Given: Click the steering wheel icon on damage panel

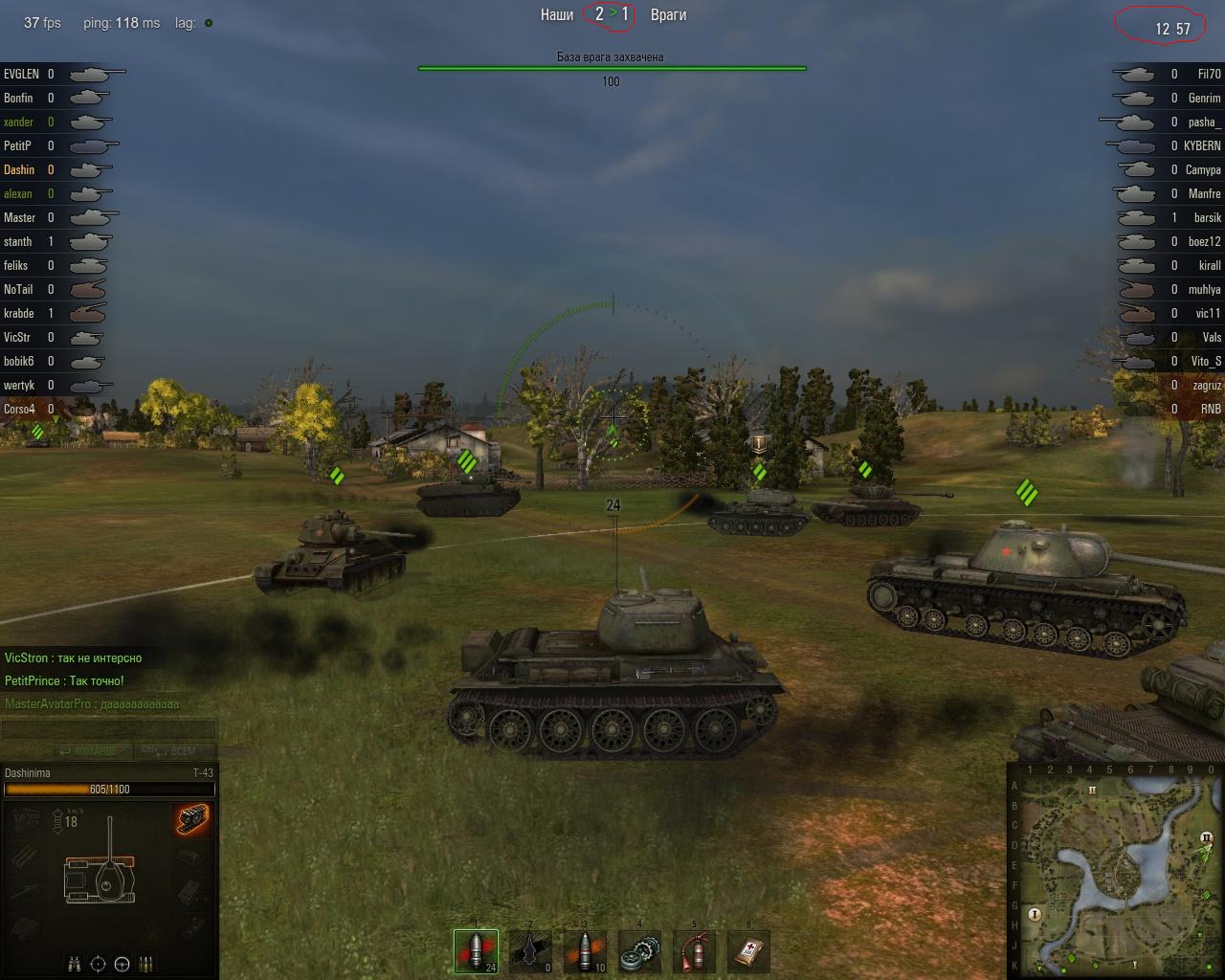Looking at the screenshot, I should pyautogui.click(x=122, y=964).
